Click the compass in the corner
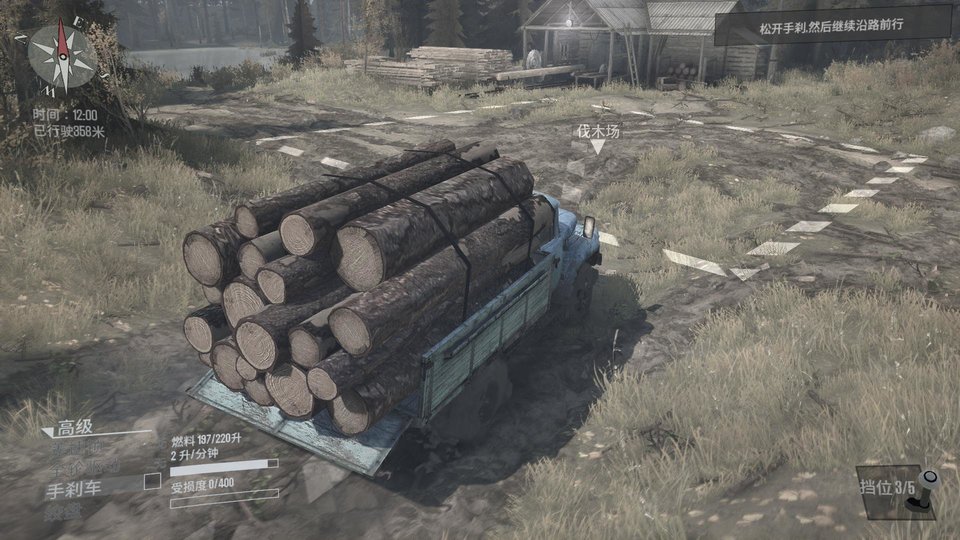This screenshot has height=540, width=960. [62, 56]
